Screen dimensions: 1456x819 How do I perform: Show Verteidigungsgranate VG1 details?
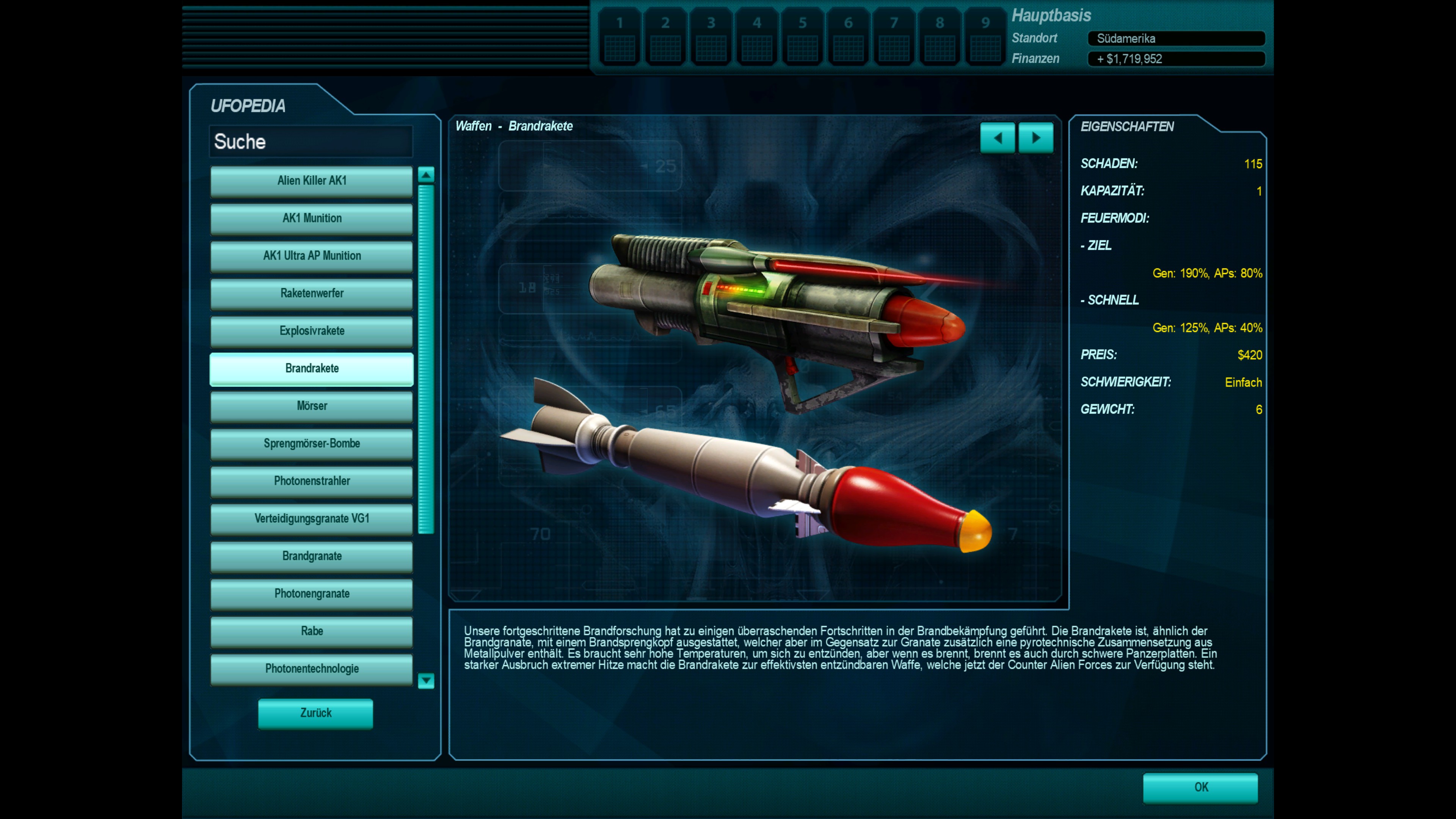(311, 519)
